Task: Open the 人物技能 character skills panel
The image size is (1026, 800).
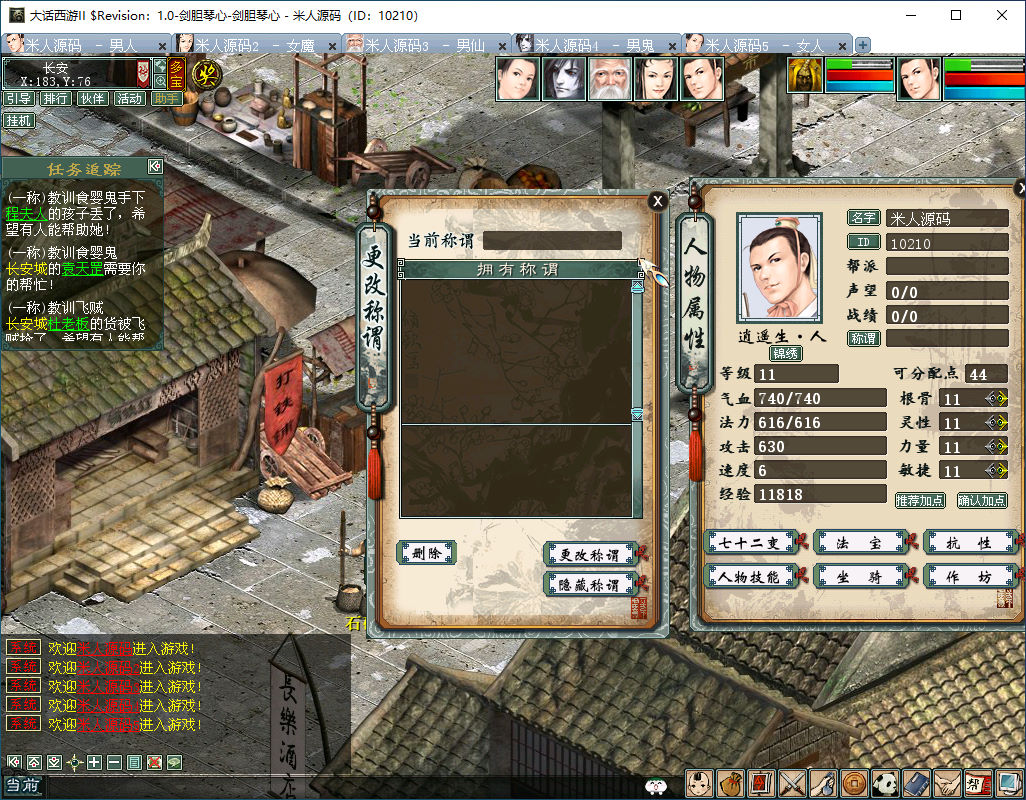Action: (750, 576)
